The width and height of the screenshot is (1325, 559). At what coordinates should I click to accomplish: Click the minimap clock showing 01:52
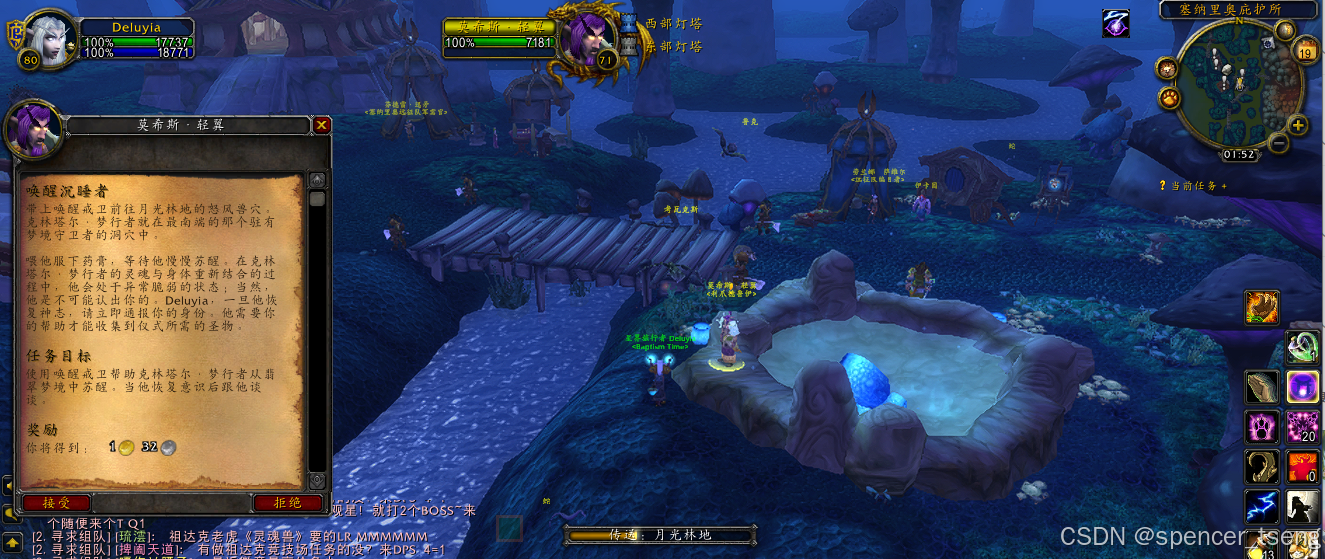coord(1240,154)
